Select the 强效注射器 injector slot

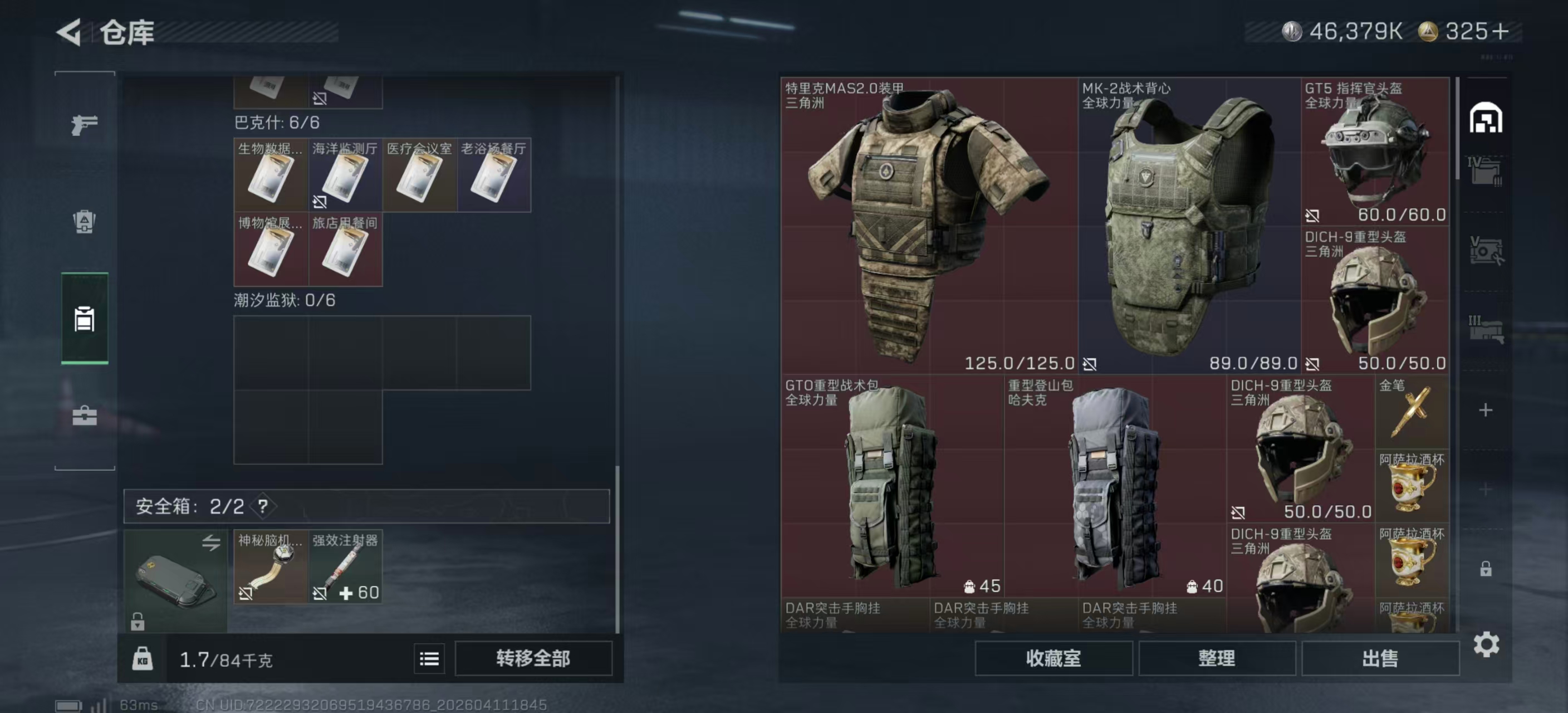[x=345, y=567]
